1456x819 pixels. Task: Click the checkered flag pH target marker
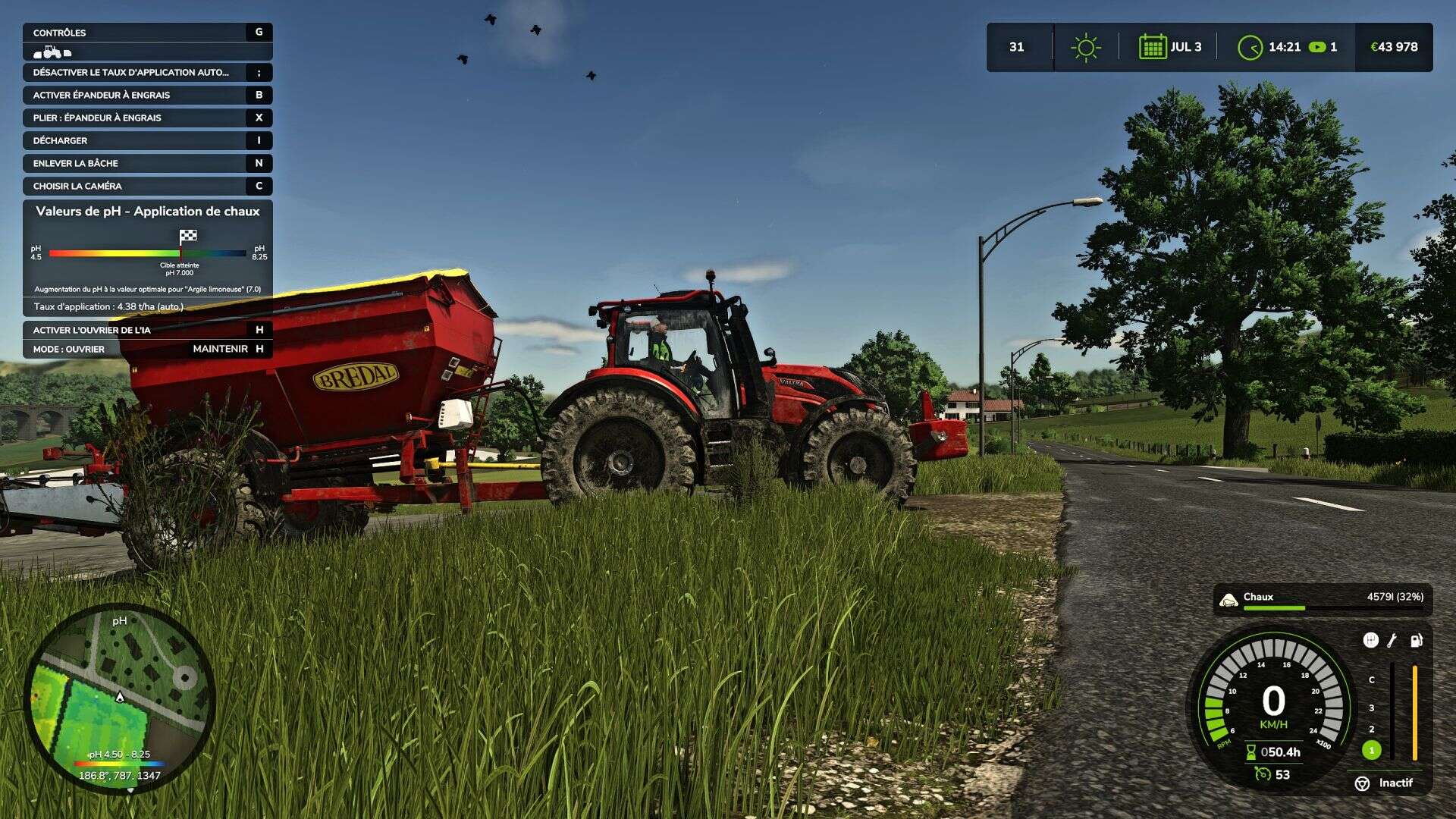[x=188, y=236]
